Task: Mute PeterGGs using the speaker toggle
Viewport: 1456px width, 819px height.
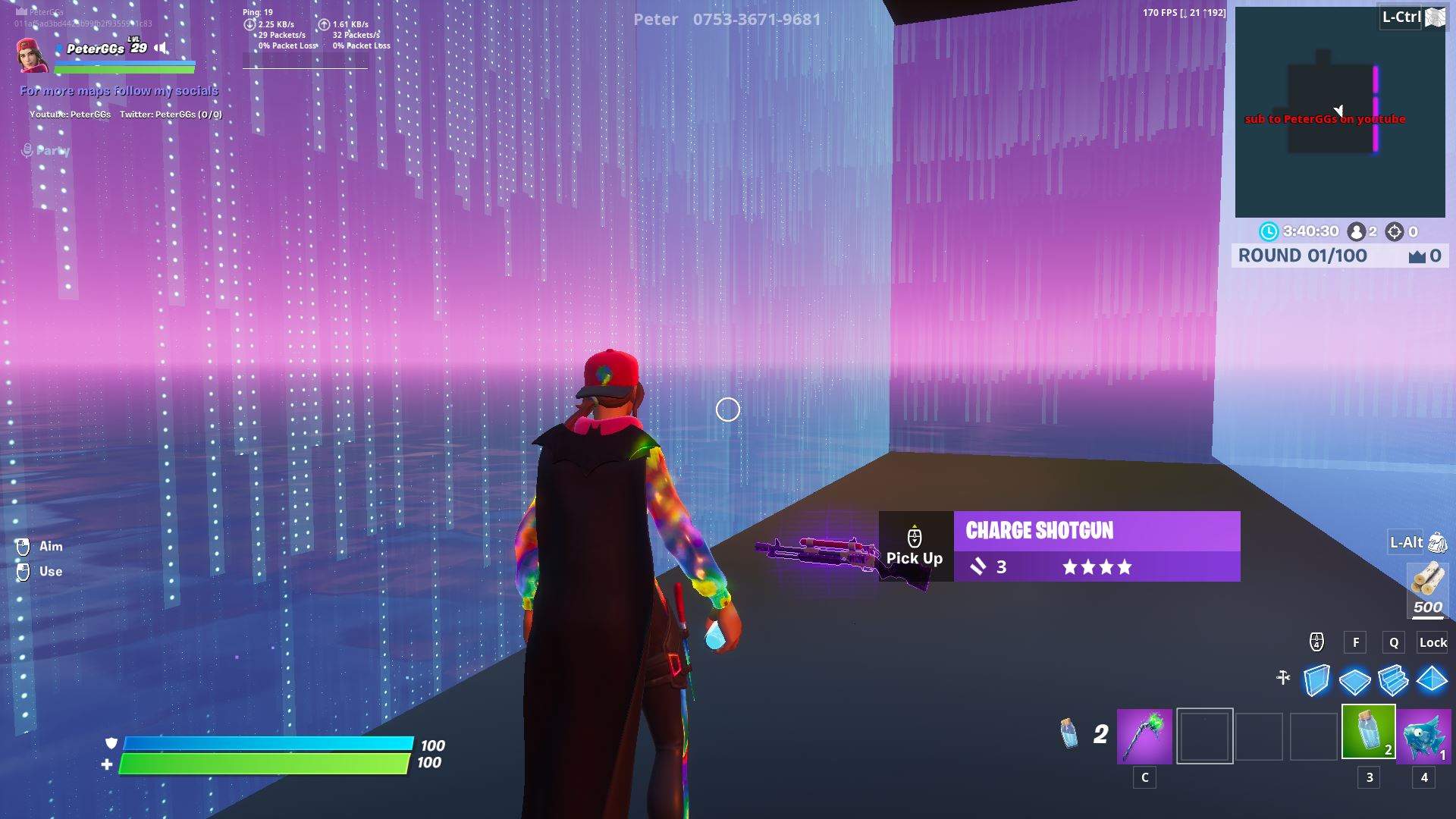Action: click(162, 47)
